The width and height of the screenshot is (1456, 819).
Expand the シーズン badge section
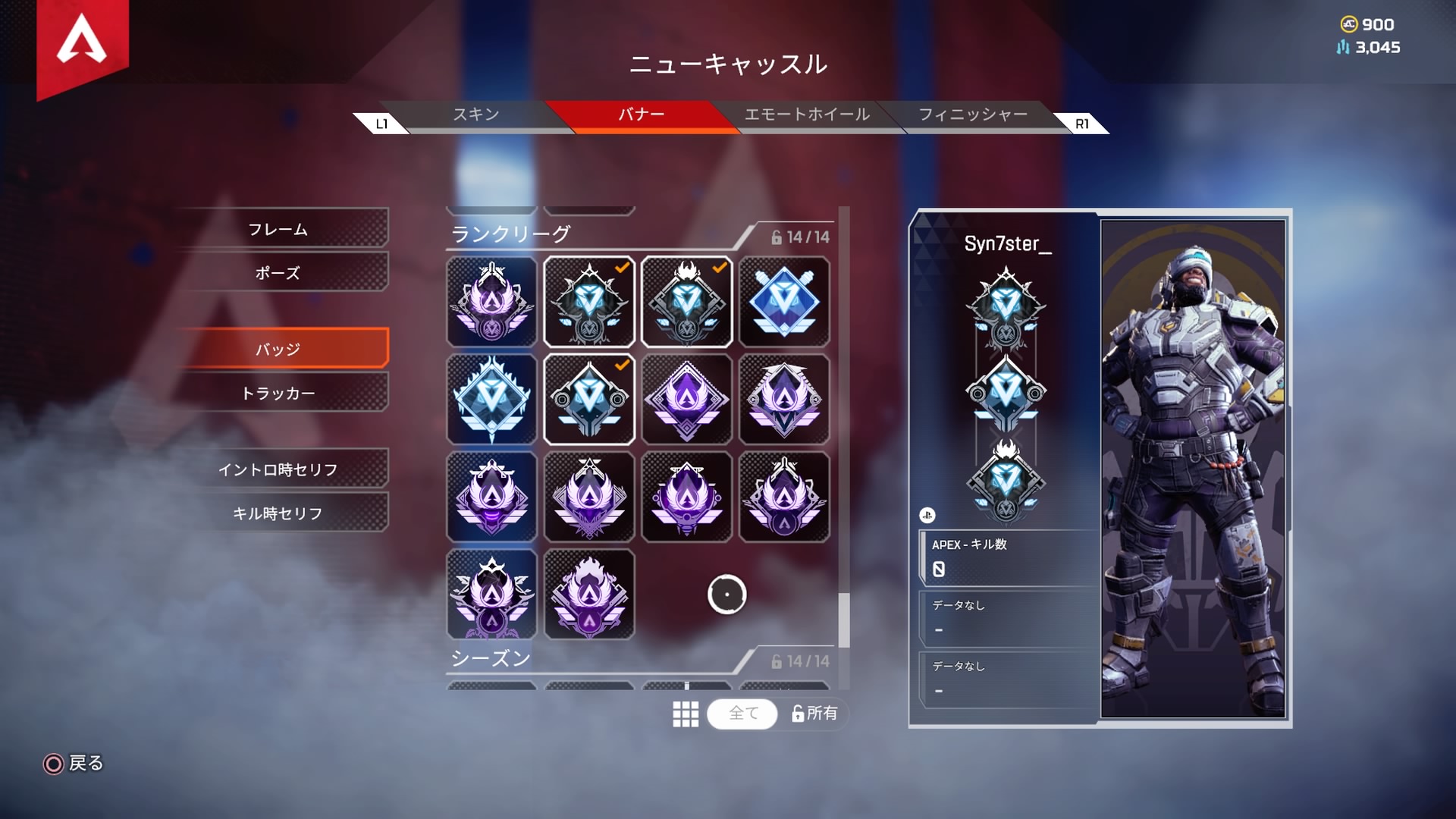pyautogui.click(x=489, y=659)
